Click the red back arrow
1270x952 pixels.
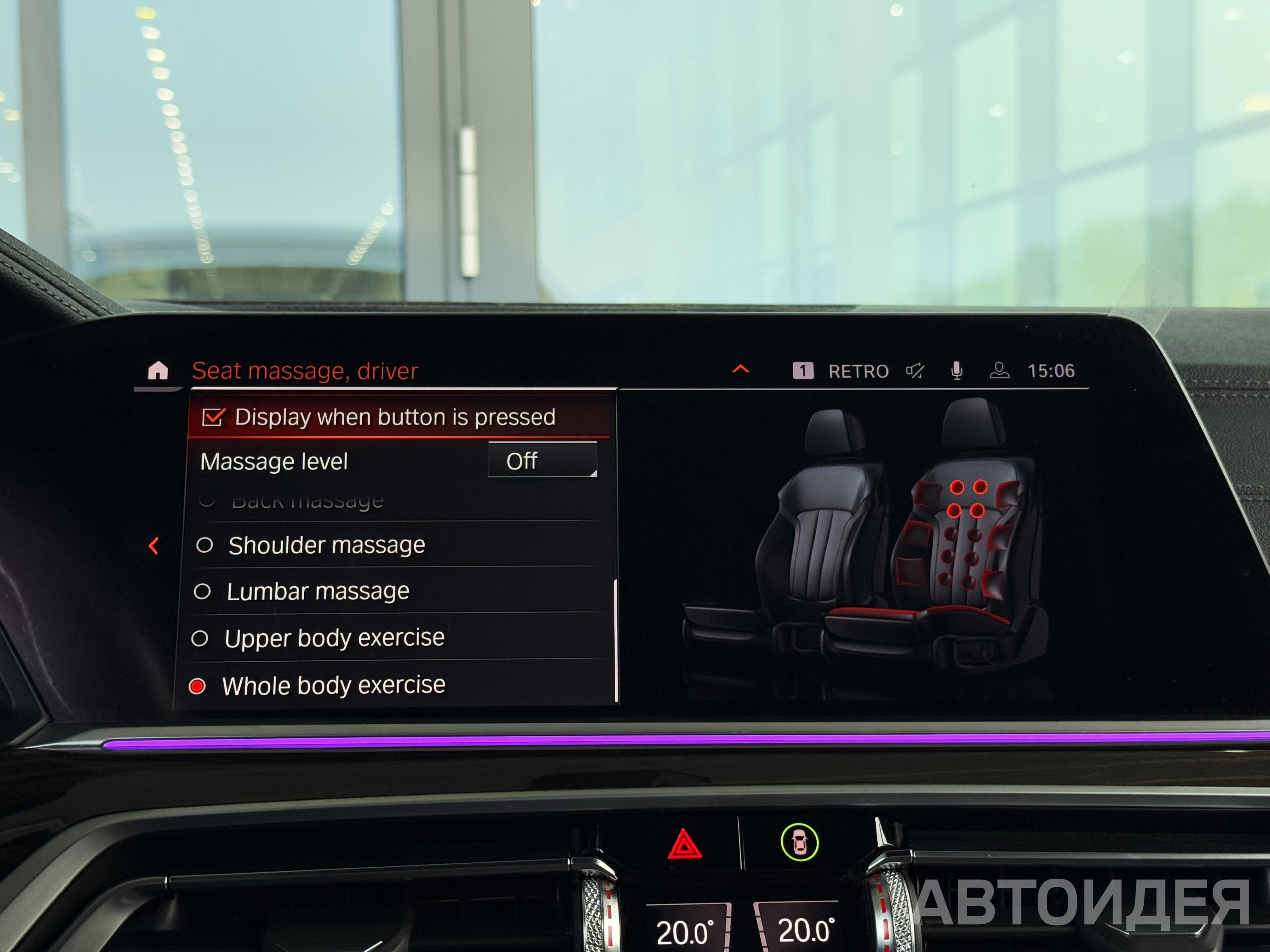click(x=153, y=546)
